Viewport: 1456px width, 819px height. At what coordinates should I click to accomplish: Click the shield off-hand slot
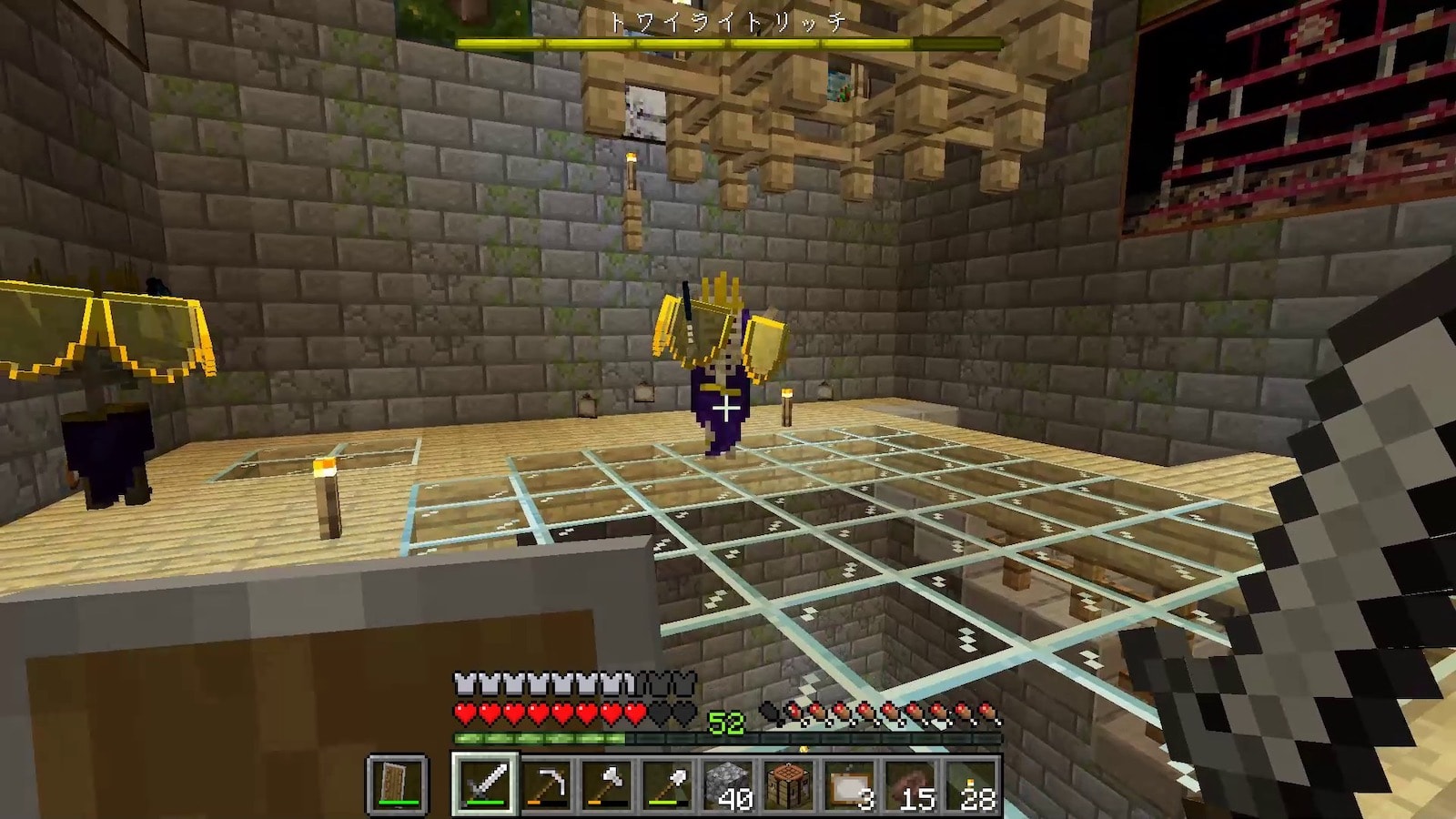coord(398,784)
